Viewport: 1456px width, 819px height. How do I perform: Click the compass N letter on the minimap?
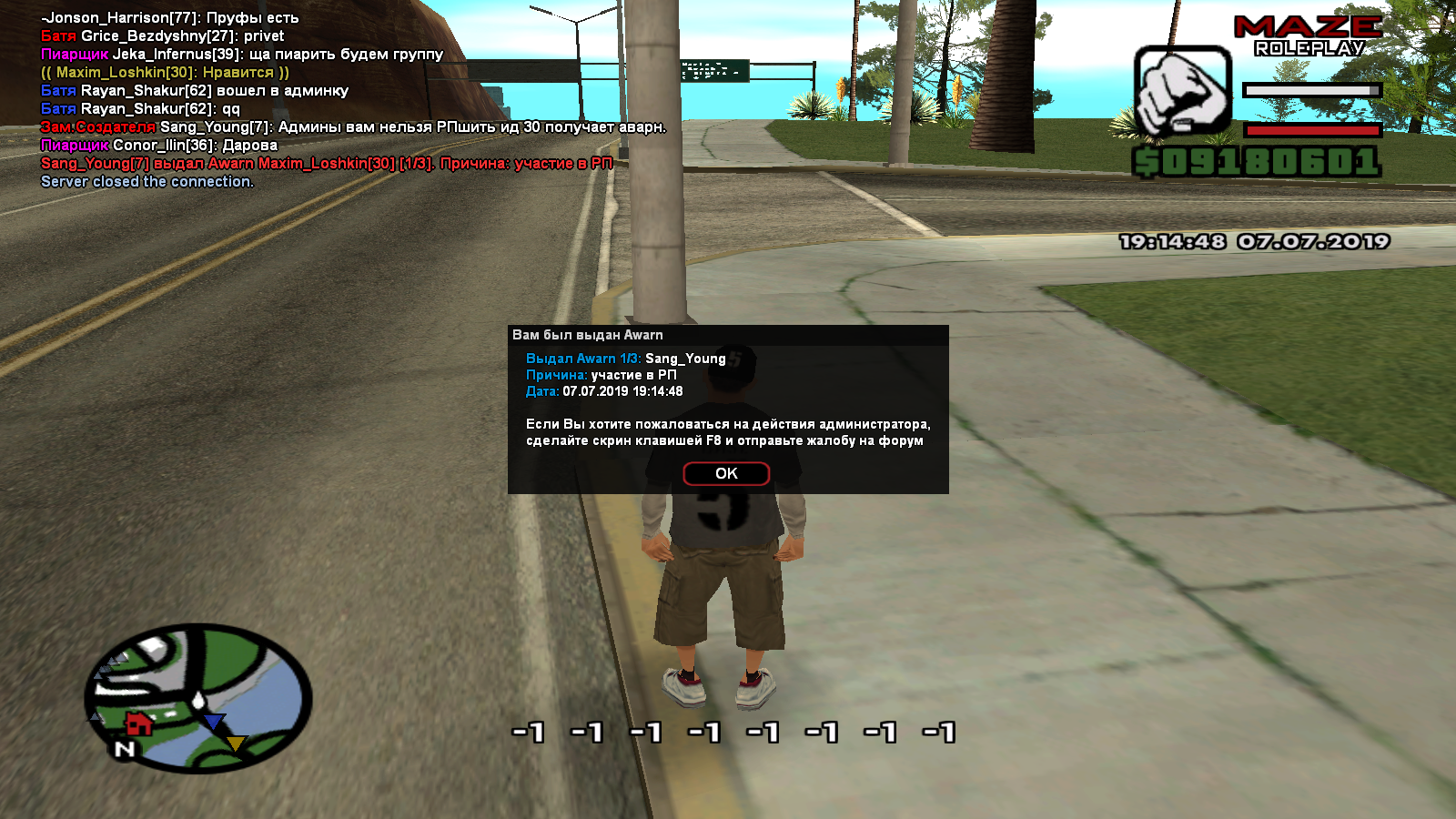pyautogui.click(x=125, y=748)
